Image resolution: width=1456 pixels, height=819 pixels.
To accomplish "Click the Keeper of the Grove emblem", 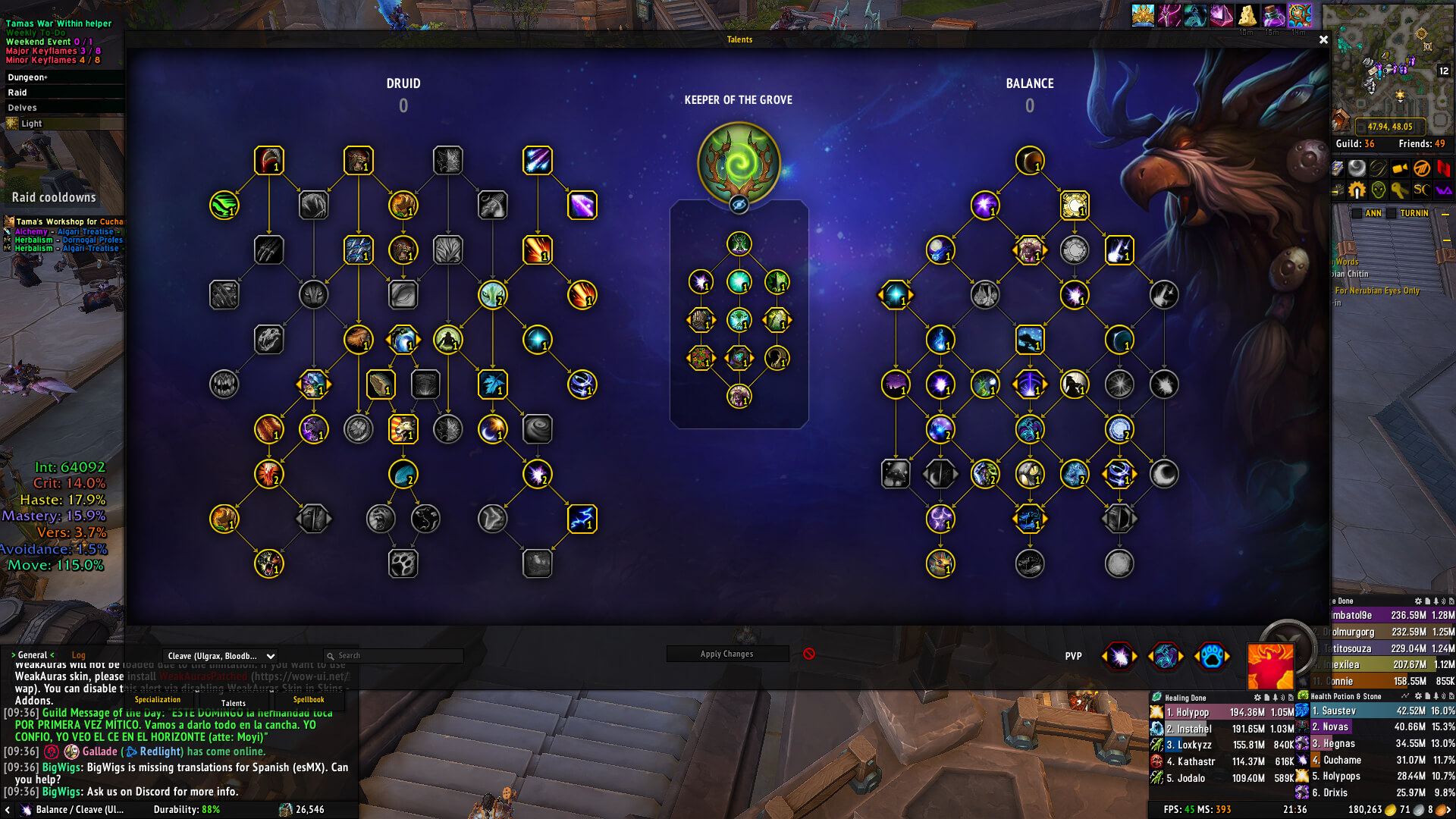I will click(739, 163).
